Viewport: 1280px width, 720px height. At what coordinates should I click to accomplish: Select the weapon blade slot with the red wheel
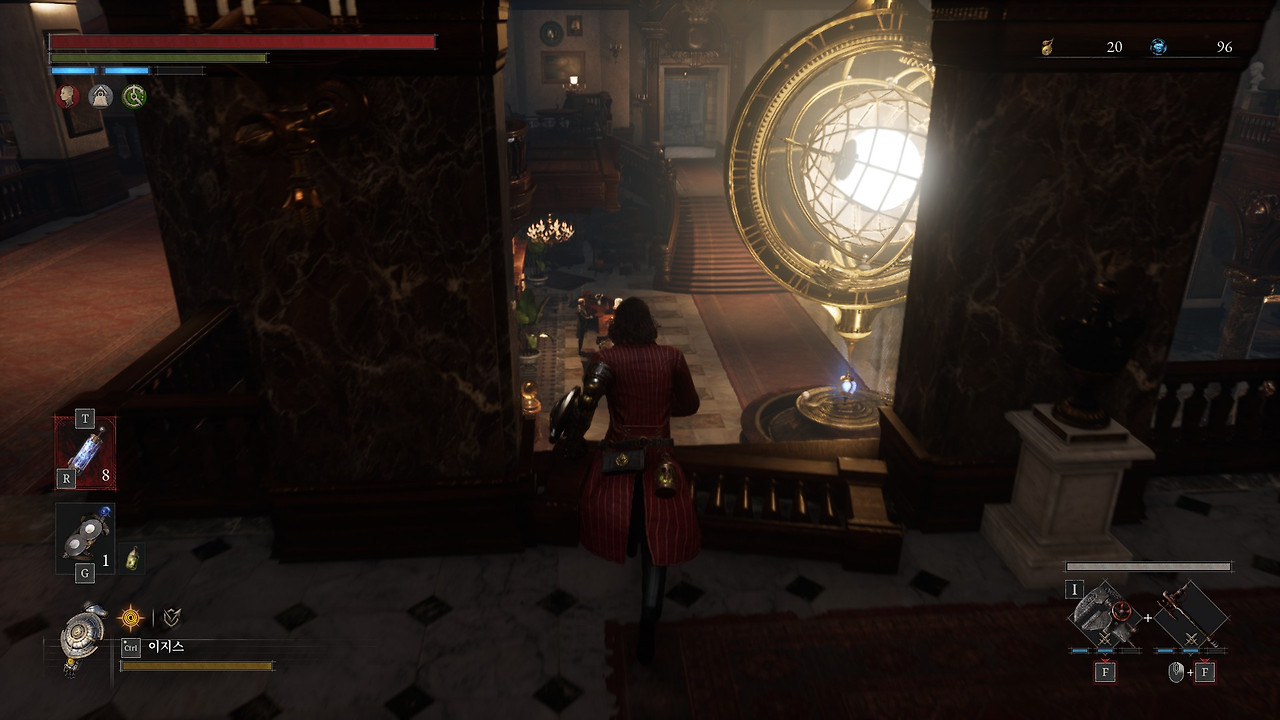point(1103,615)
